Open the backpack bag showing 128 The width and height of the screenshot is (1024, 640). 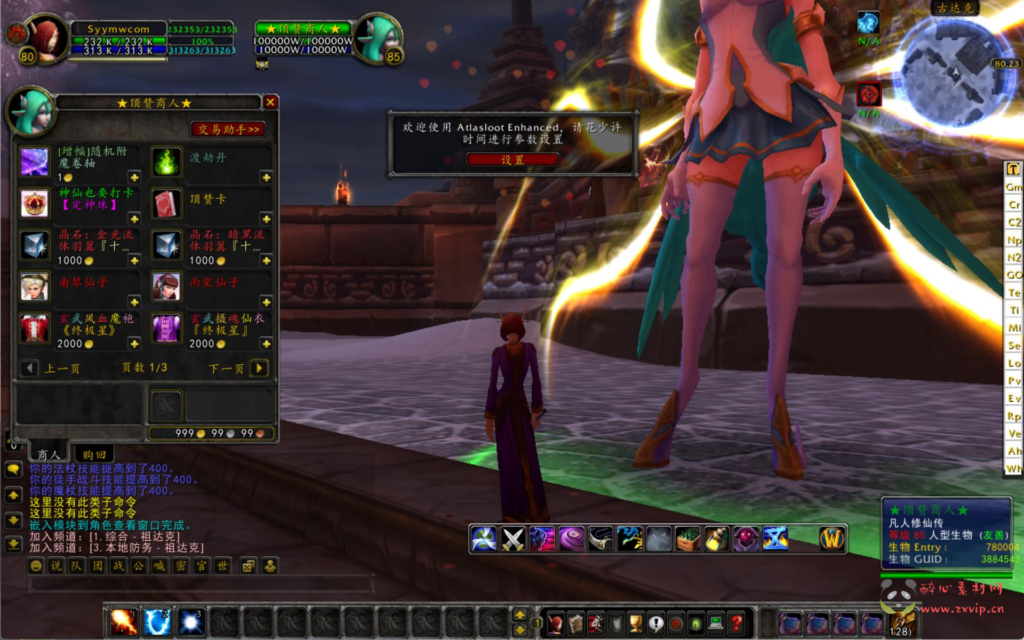point(902,622)
